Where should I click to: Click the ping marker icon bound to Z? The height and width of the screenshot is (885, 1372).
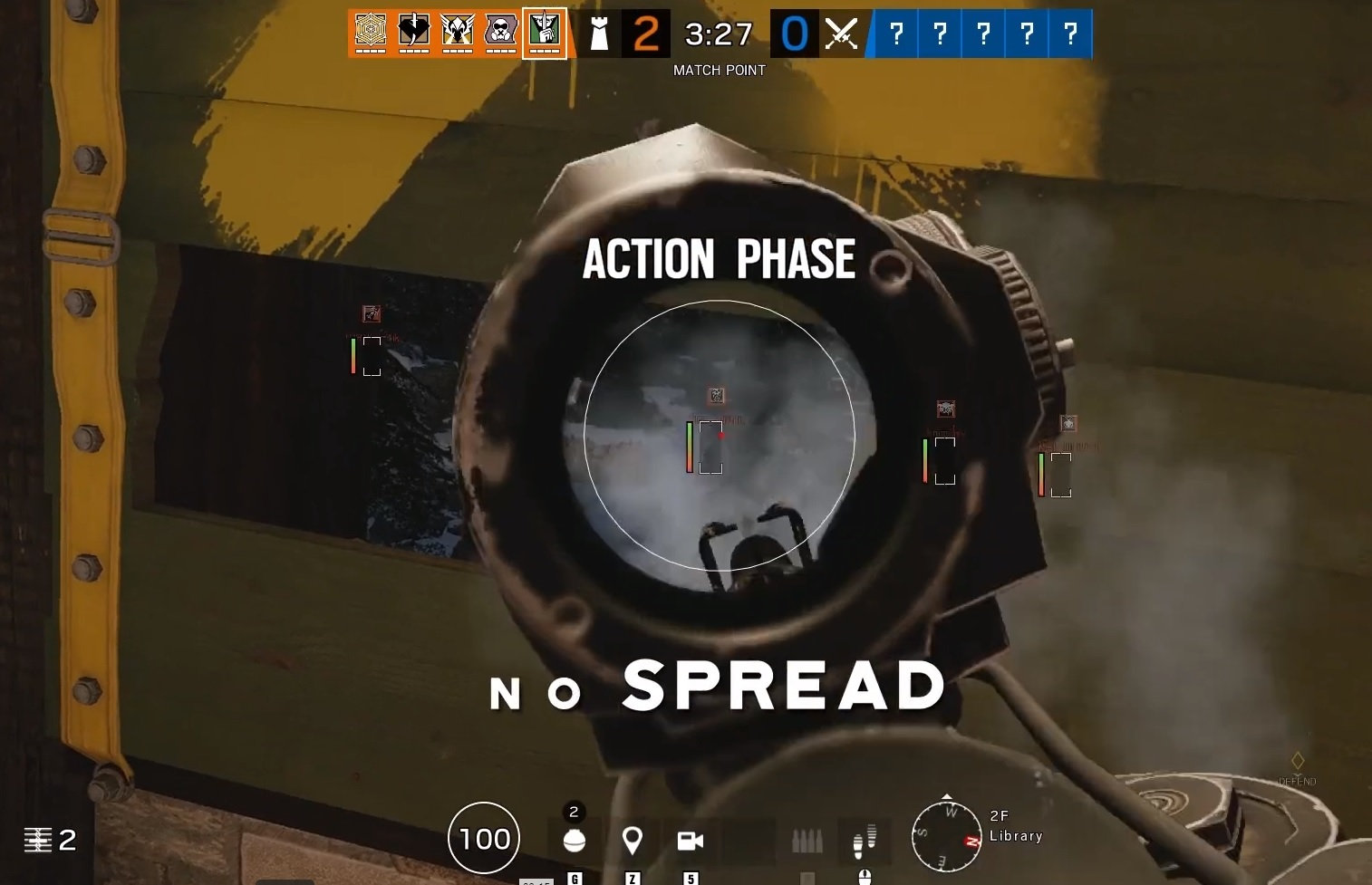click(x=633, y=840)
